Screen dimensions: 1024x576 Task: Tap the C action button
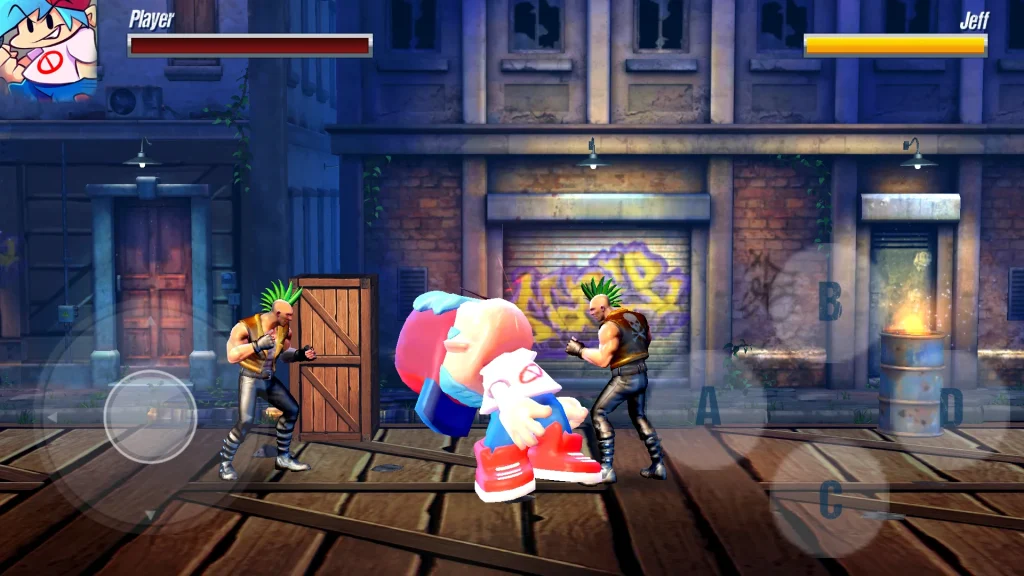(x=830, y=499)
